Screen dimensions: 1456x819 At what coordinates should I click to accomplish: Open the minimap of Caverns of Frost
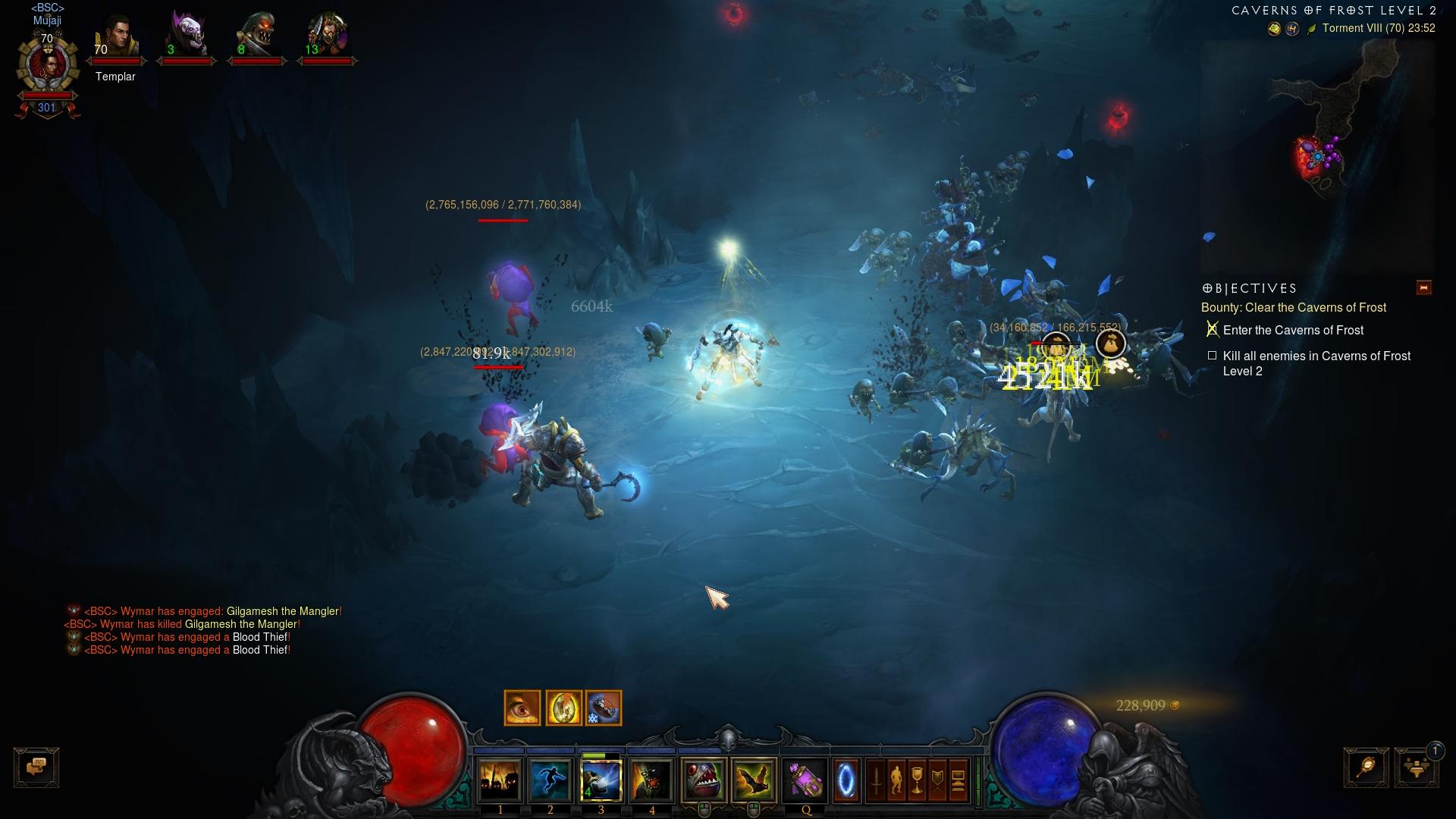(1319, 152)
